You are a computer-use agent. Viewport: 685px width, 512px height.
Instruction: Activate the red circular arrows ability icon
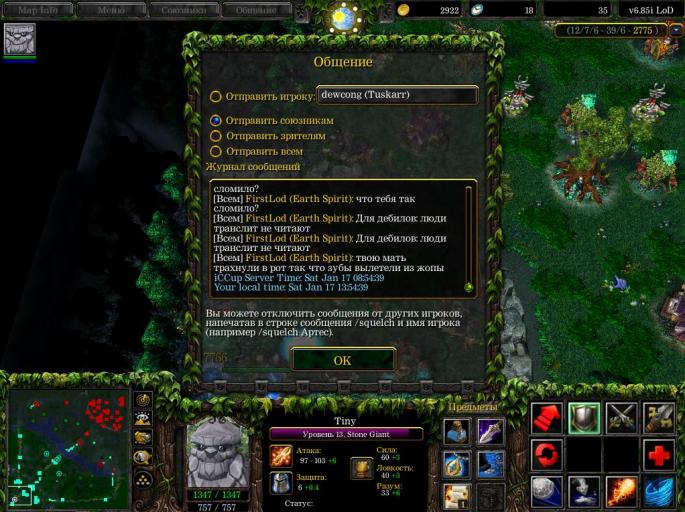point(546,455)
